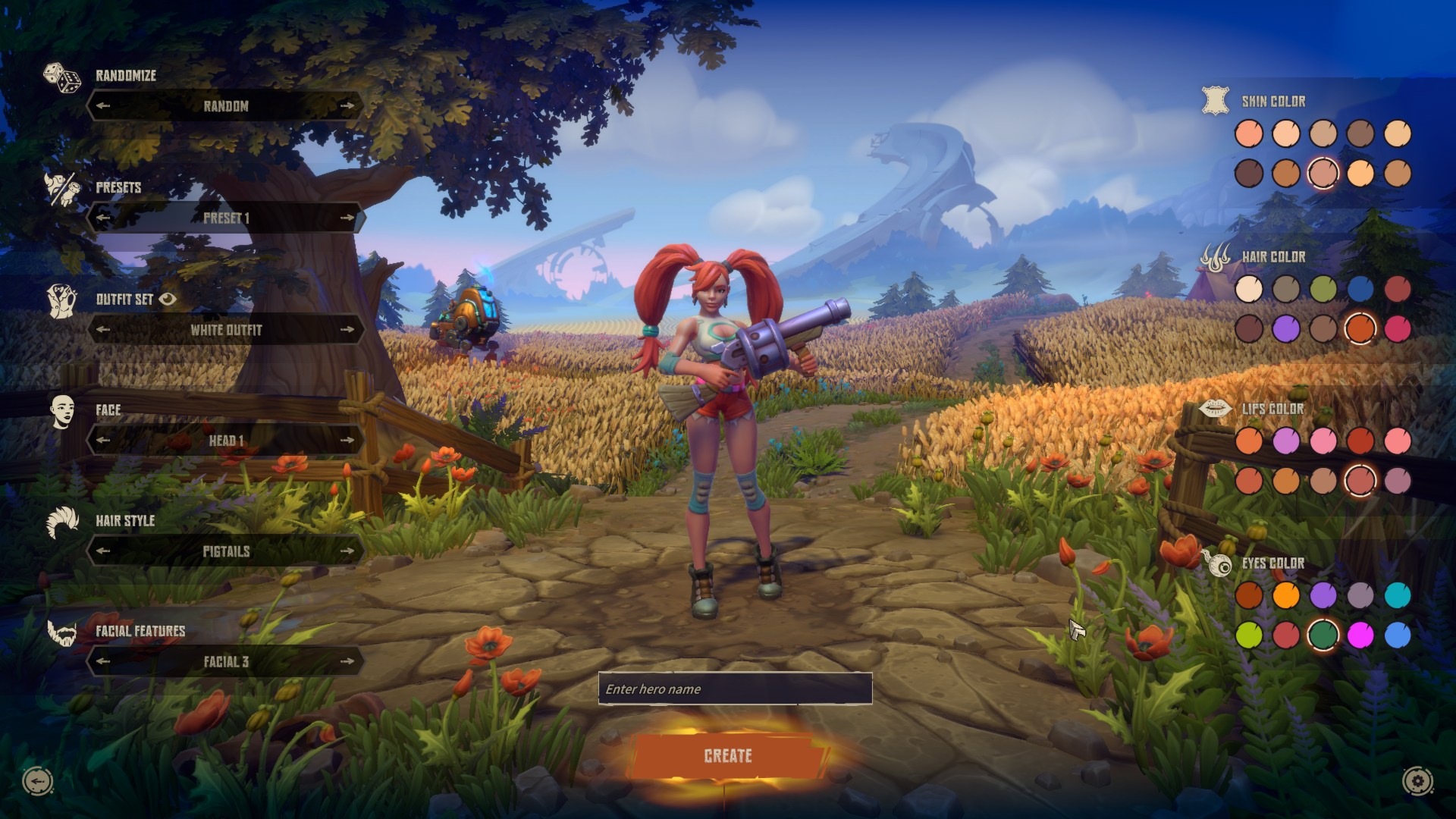
Task: Pick the darkest brown skin color
Action: [1249, 173]
